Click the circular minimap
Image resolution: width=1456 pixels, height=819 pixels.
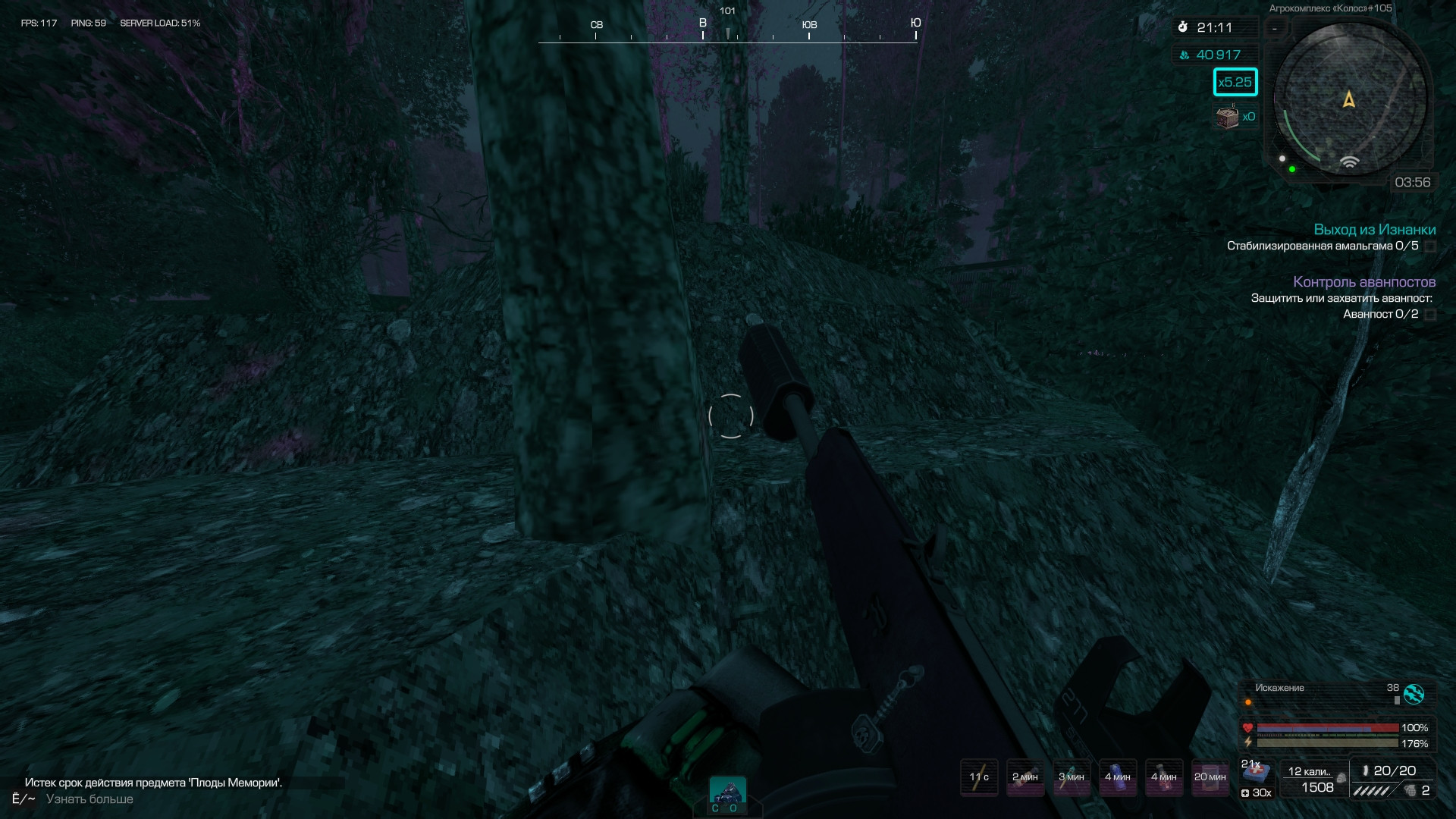1350,100
